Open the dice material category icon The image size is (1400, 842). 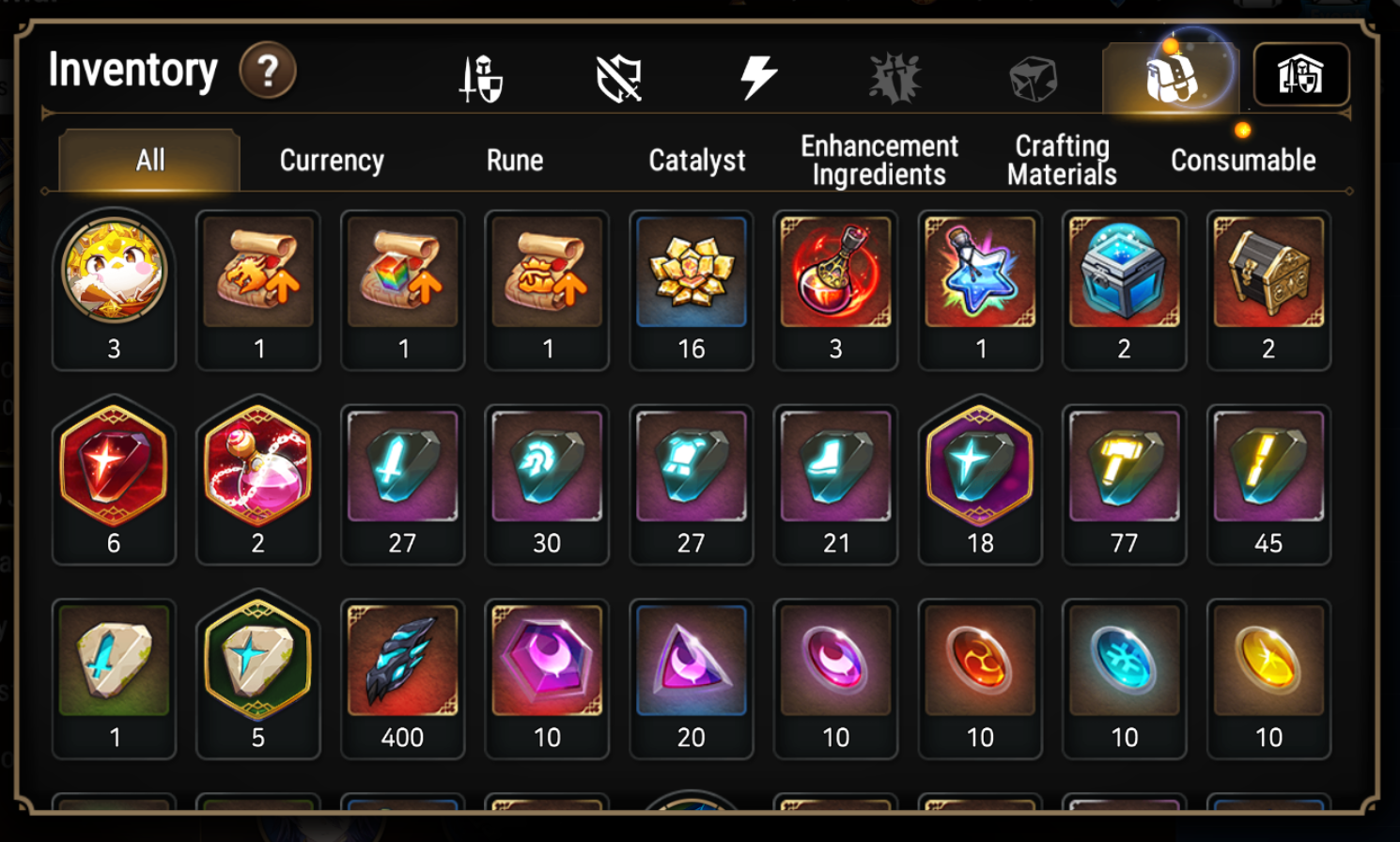(x=1031, y=78)
